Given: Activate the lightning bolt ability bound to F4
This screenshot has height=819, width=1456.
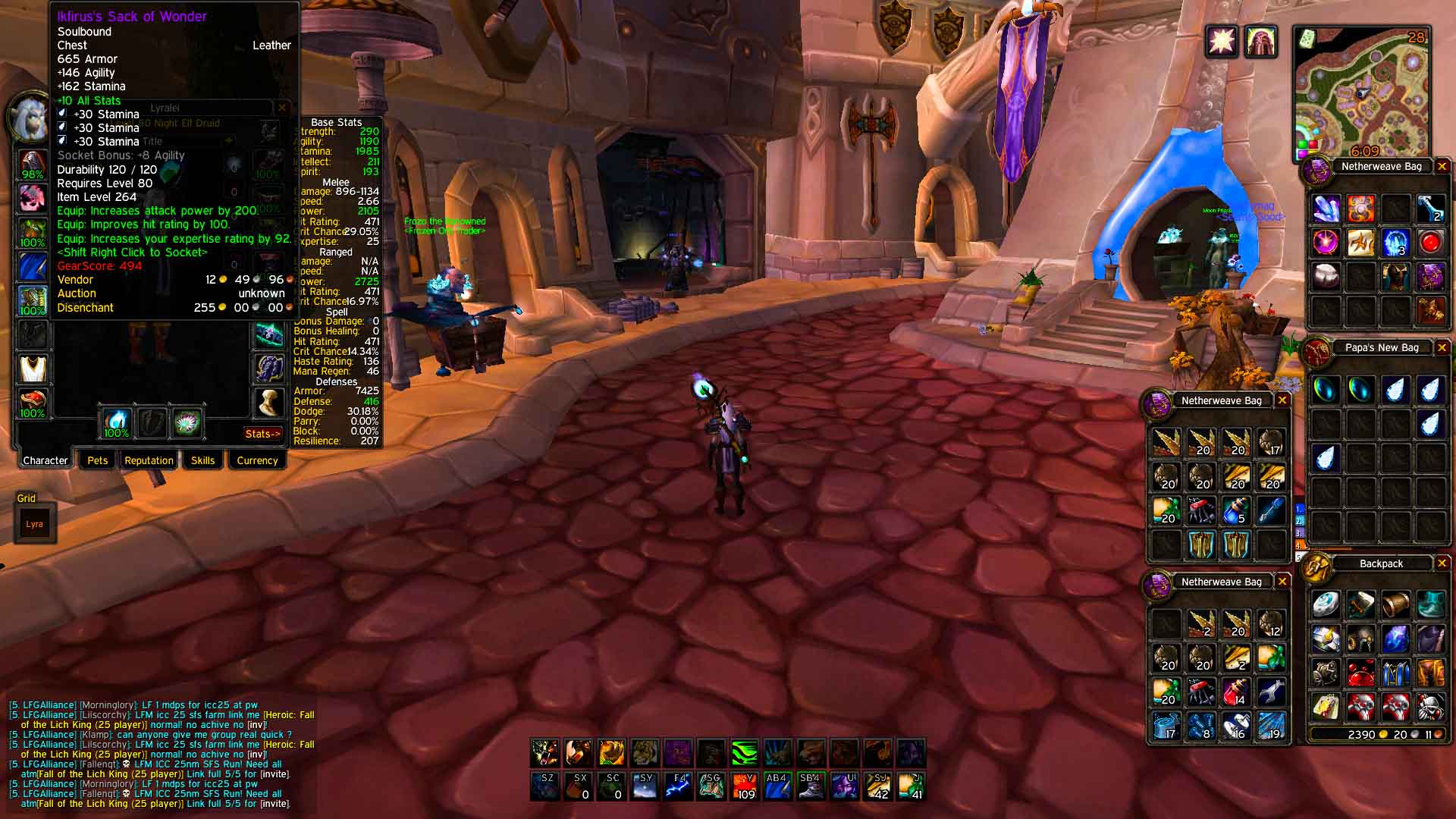Looking at the screenshot, I should (678, 786).
